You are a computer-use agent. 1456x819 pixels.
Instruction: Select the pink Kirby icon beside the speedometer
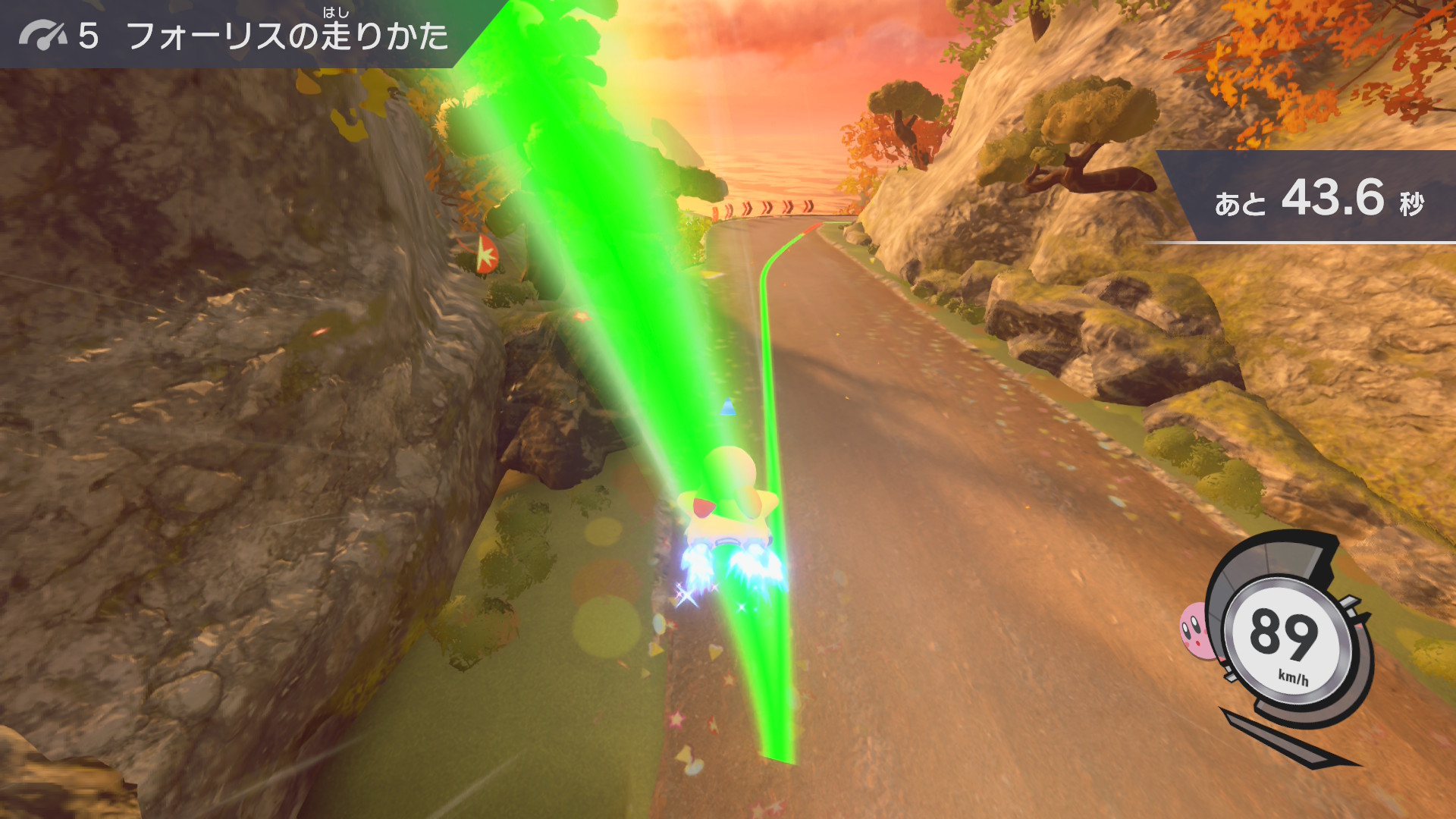(1195, 629)
